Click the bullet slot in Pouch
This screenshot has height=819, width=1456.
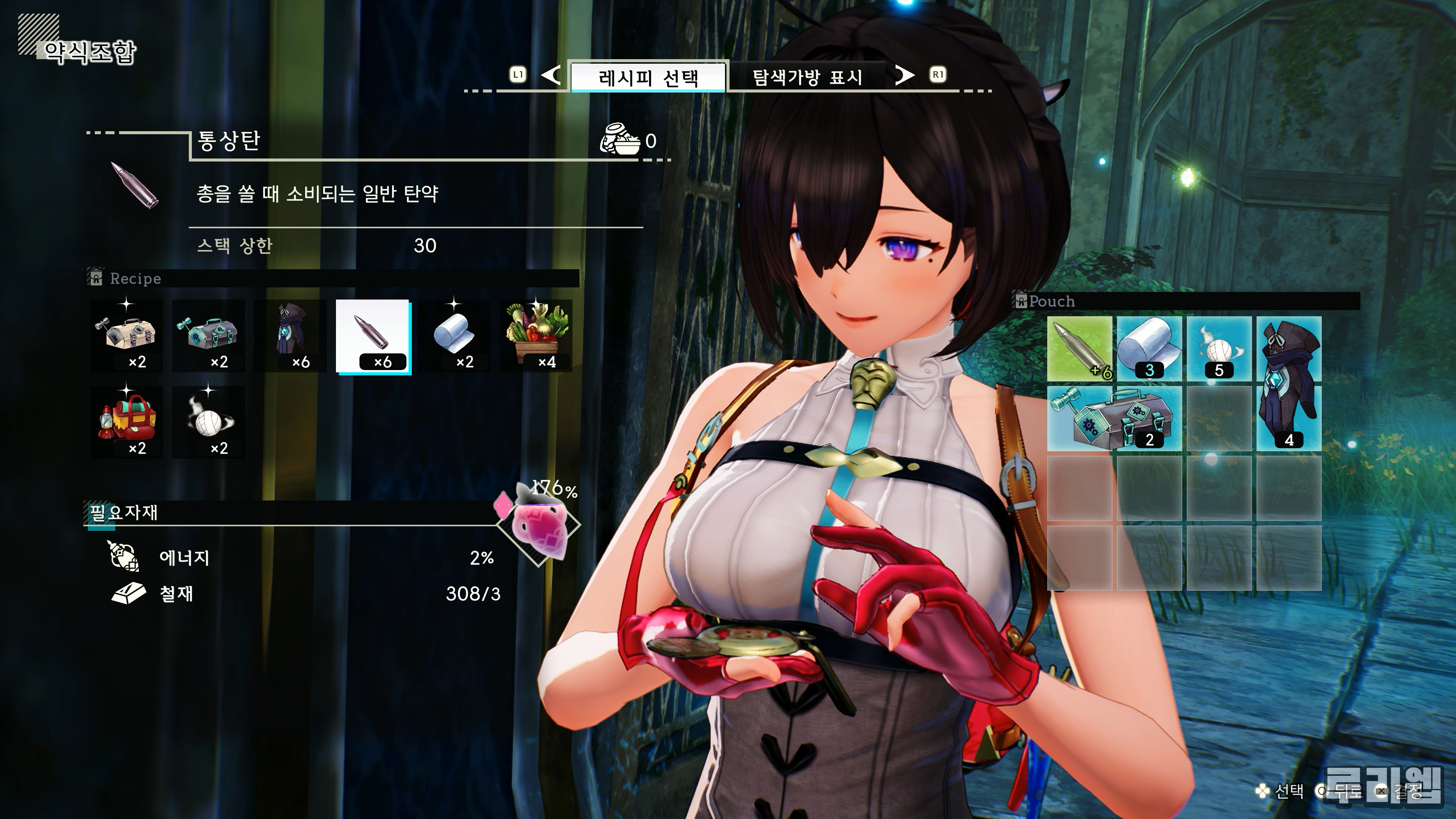(x=1079, y=349)
